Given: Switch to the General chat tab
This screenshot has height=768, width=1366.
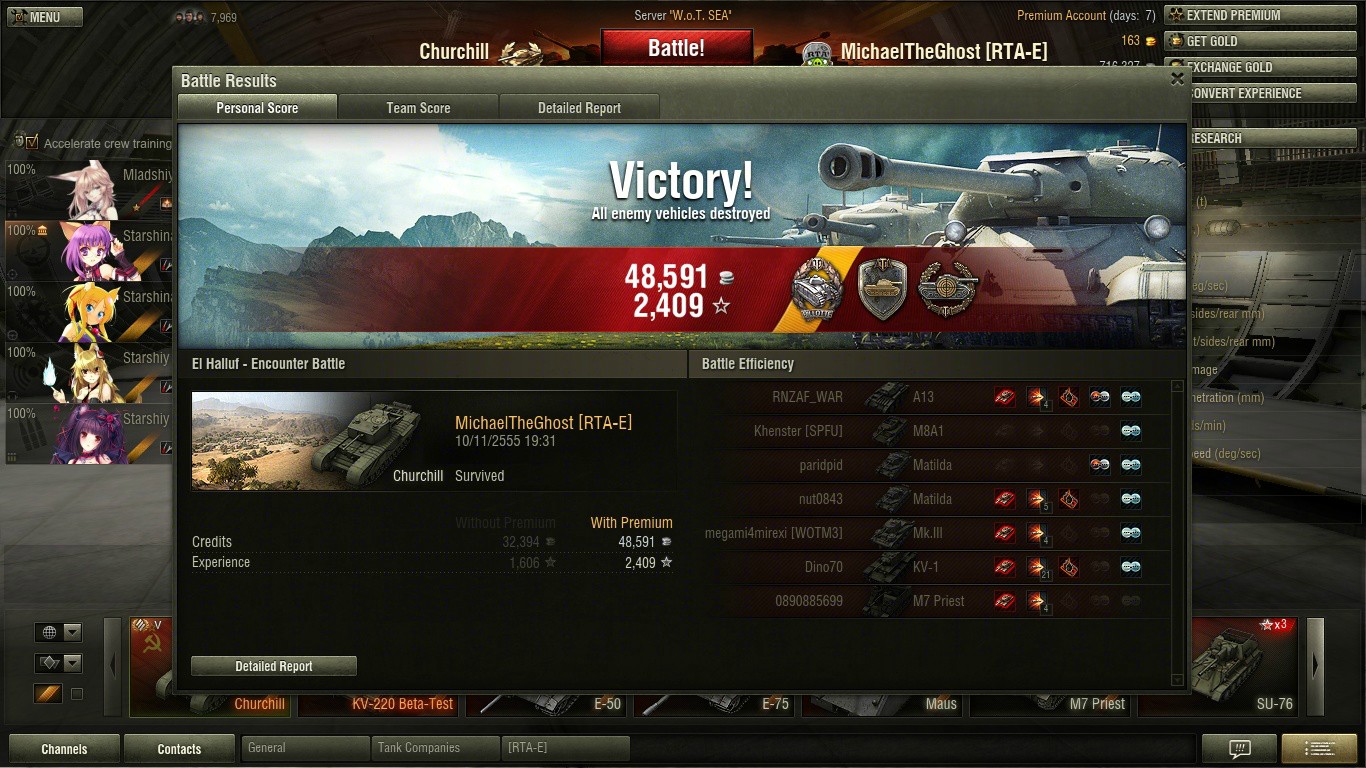Looking at the screenshot, I should 305,748.
